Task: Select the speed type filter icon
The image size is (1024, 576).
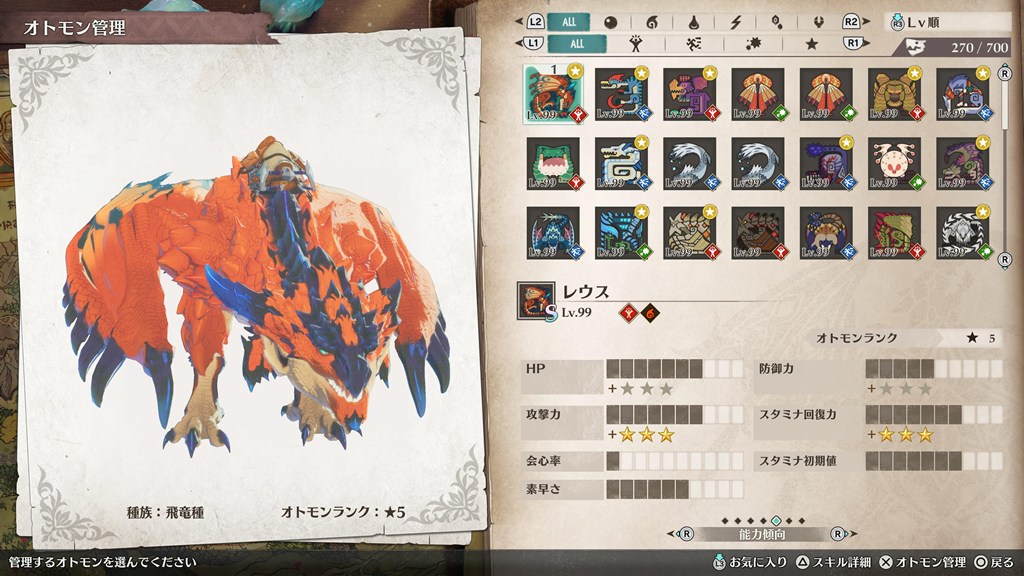Action: (692, 43)
